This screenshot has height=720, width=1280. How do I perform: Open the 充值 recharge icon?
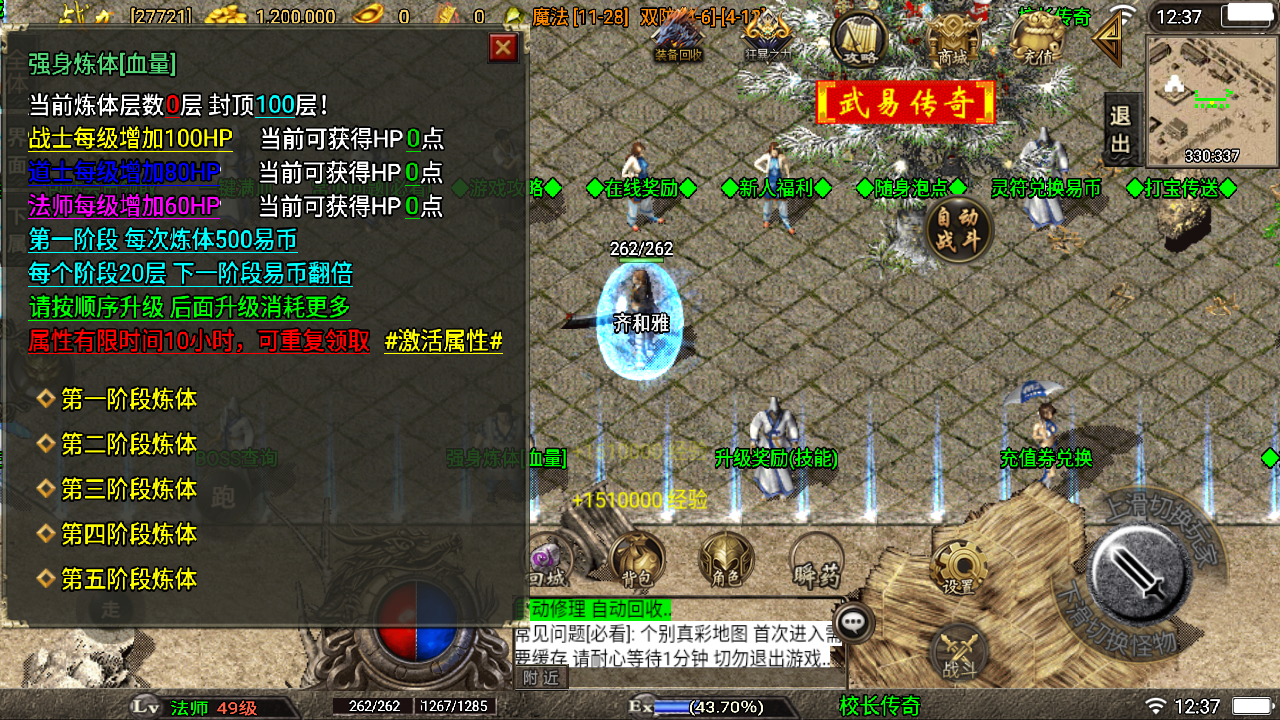click(x=1038, y=40)
